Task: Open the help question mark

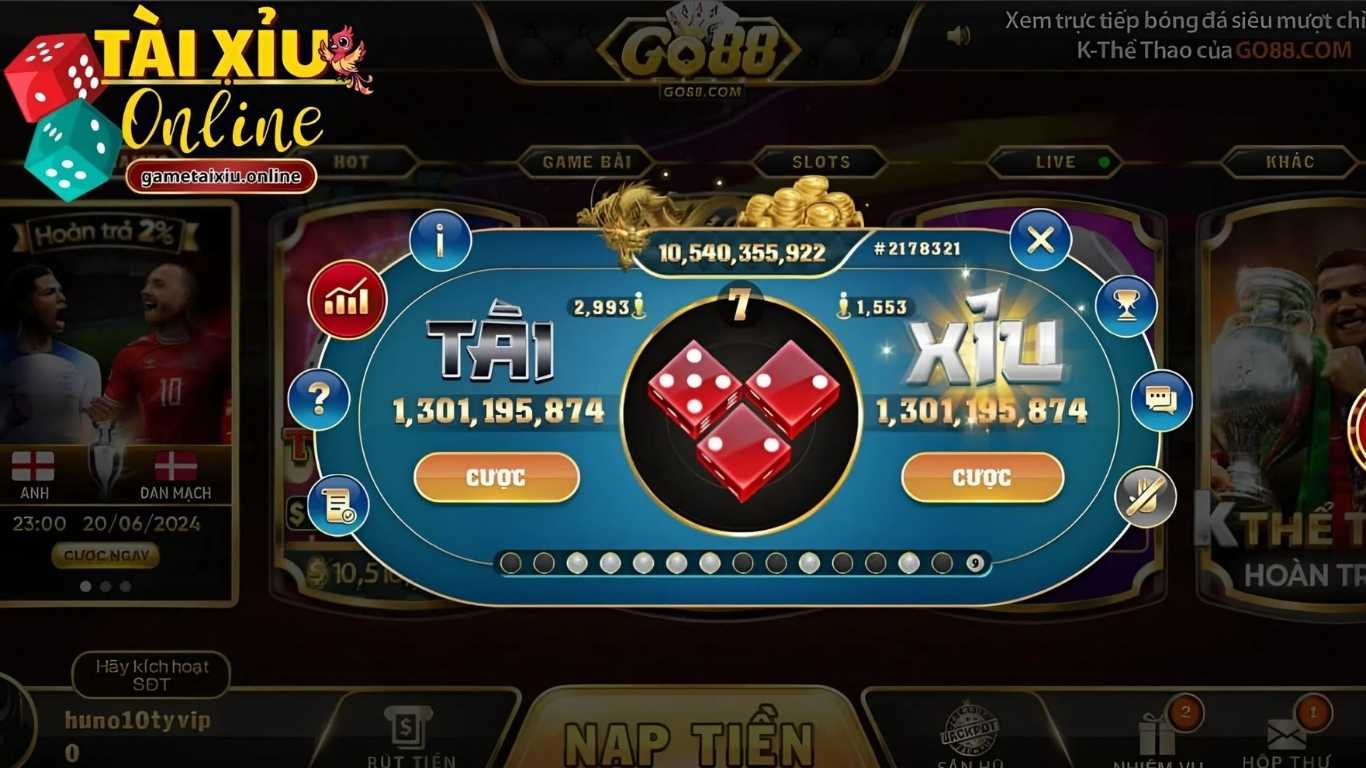Action: pos(318,398)
